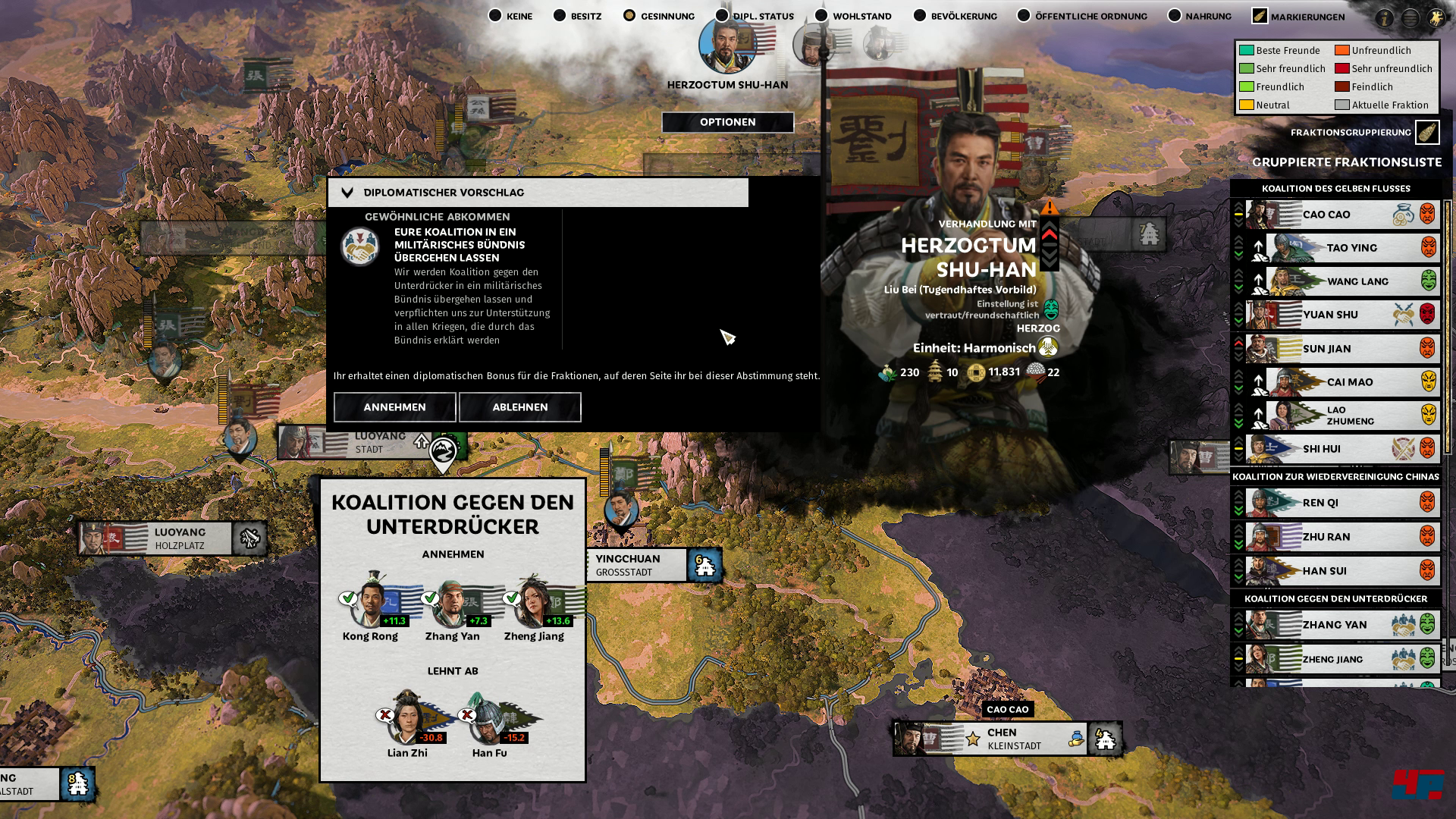
Task: Click the crossed-swords war icon beside Yuan Shu
Action: pyautogui.click(x=1403, y=314)
